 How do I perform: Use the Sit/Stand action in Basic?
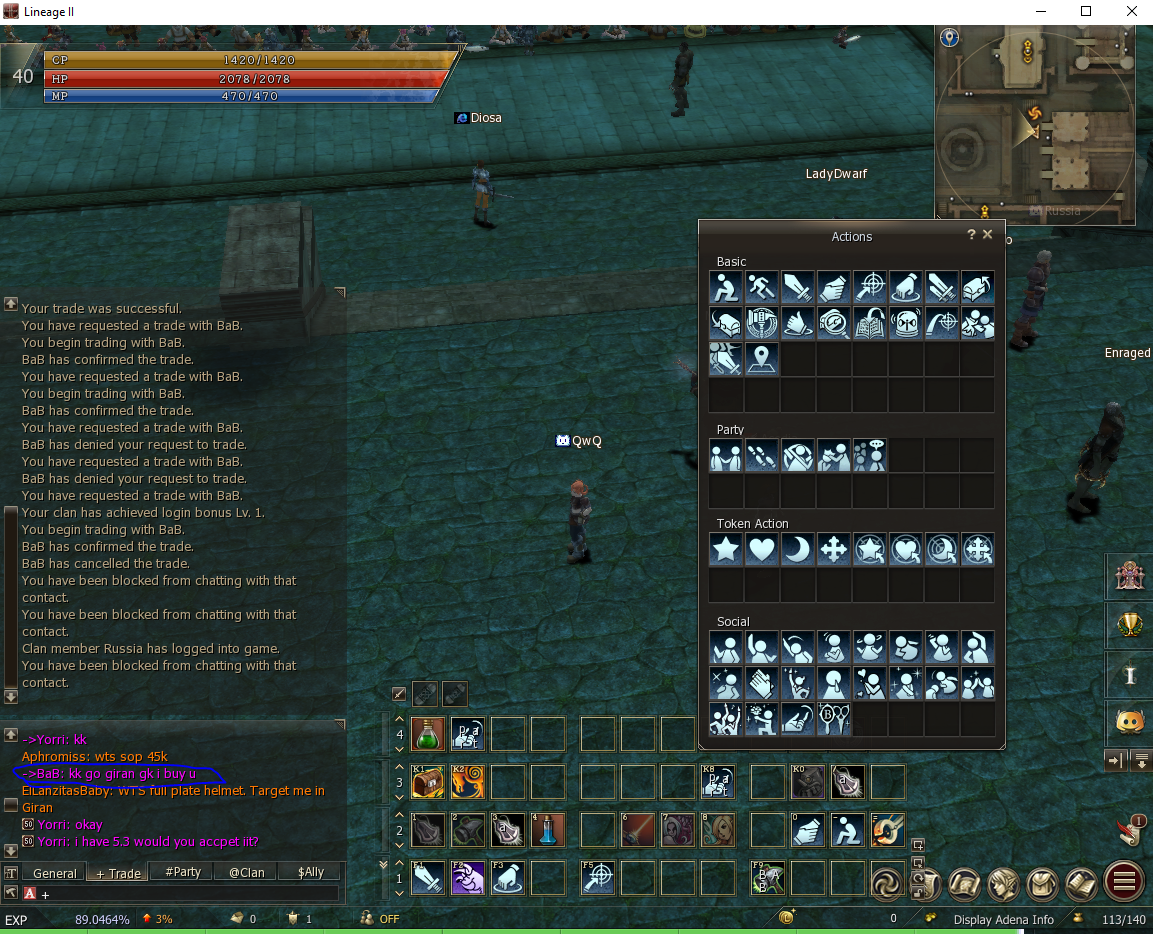[x=726, y=287]
